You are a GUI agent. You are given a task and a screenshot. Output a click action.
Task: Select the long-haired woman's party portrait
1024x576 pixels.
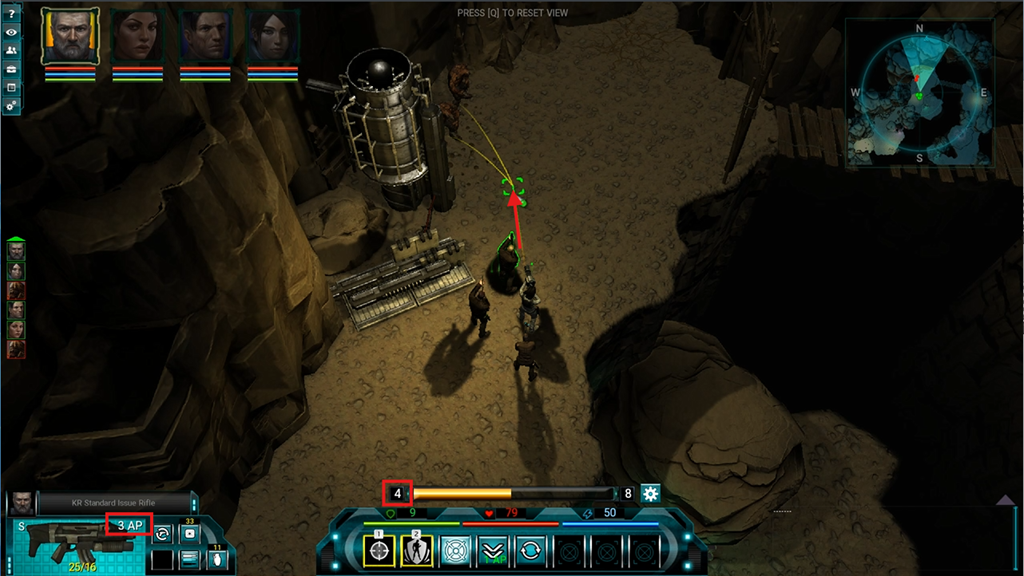[137, 36]
